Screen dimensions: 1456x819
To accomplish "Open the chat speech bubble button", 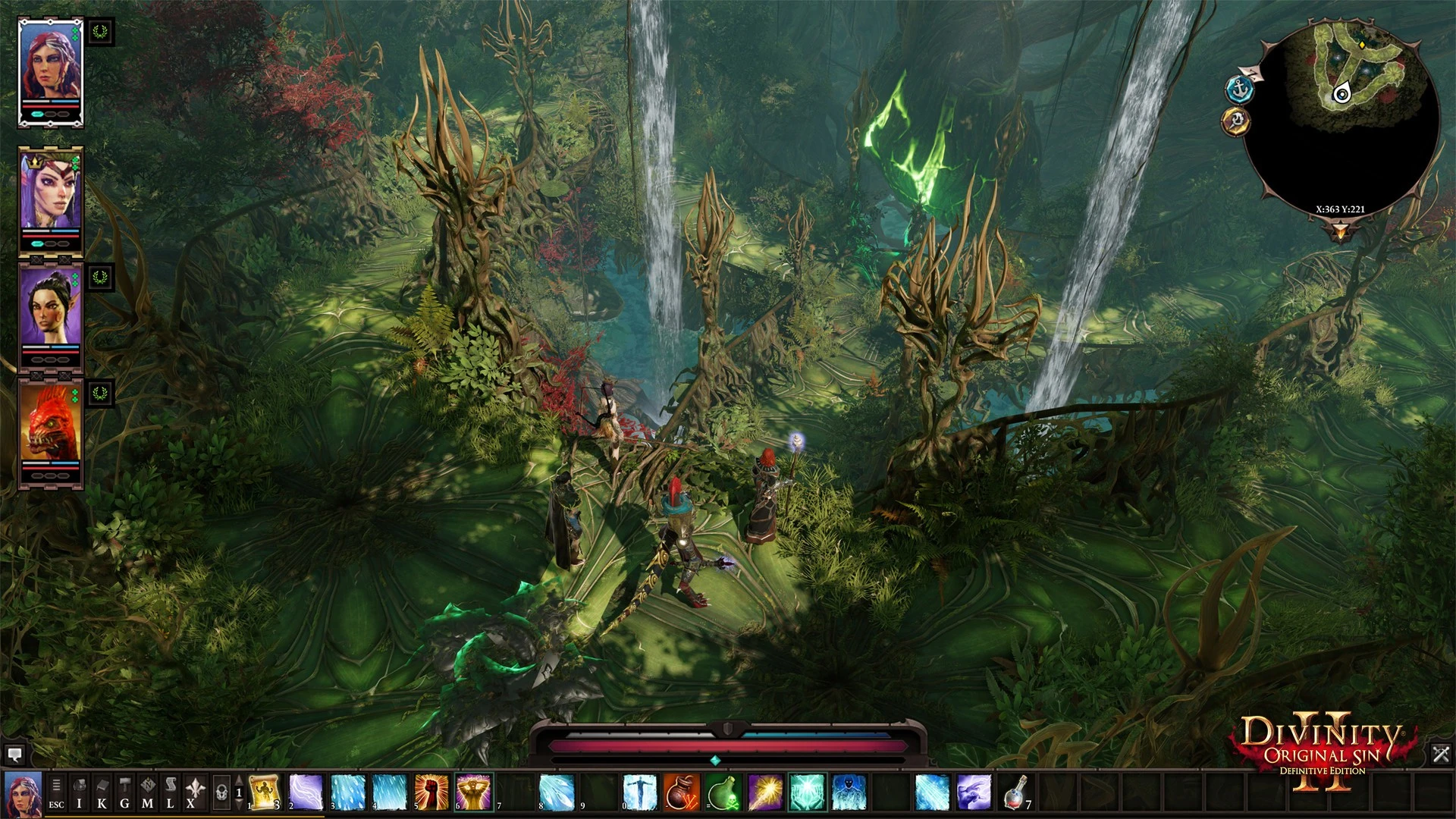I will (x=14, y=754).
